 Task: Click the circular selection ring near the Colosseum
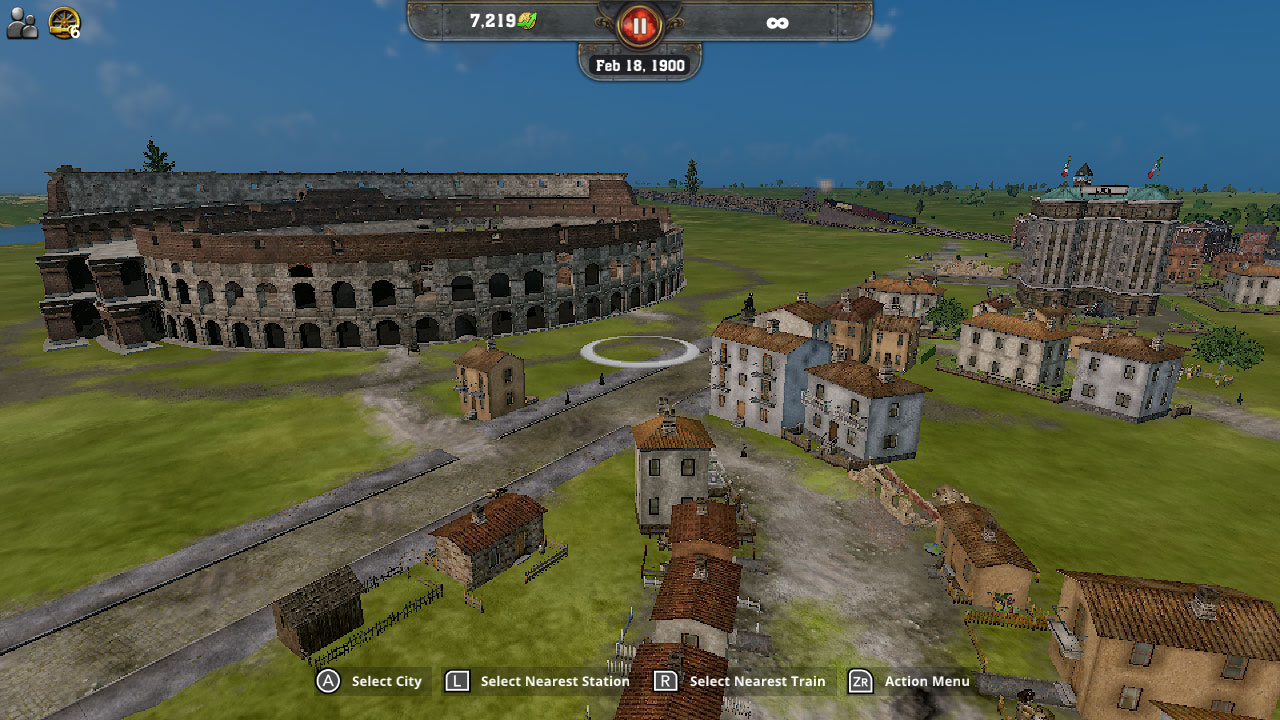tap(634, 352)
